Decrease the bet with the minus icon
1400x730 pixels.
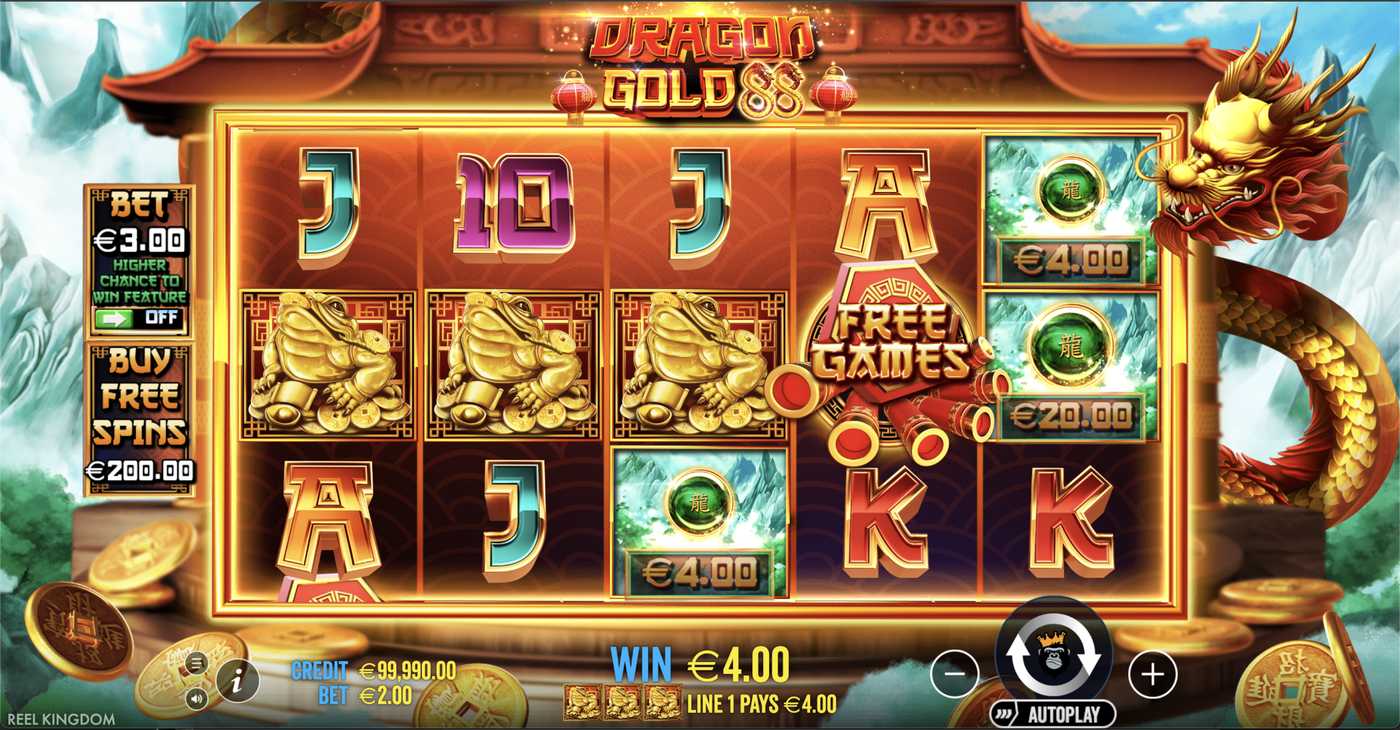point(953,675)
